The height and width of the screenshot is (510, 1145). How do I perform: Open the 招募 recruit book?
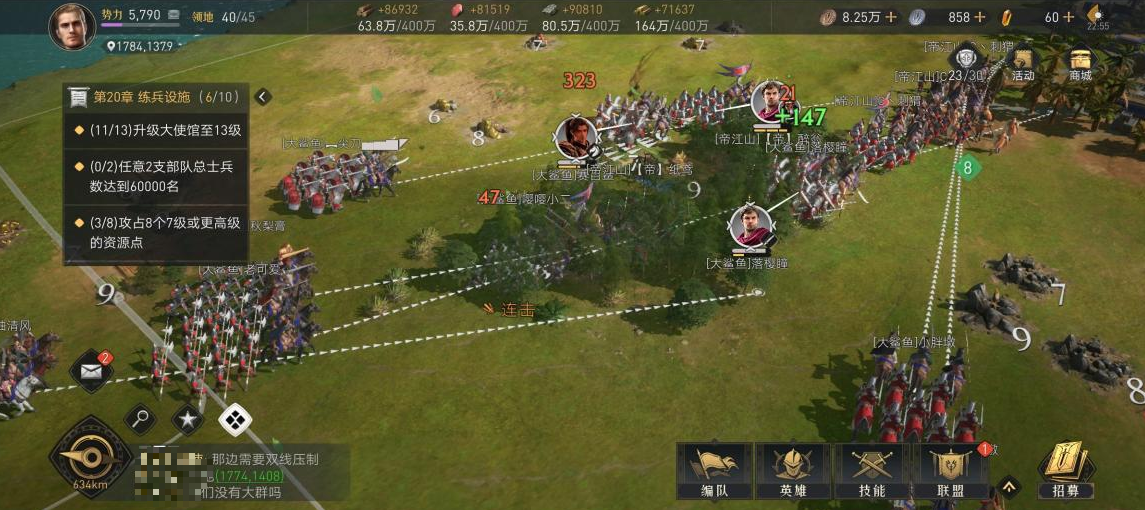tap(1066, 468)
